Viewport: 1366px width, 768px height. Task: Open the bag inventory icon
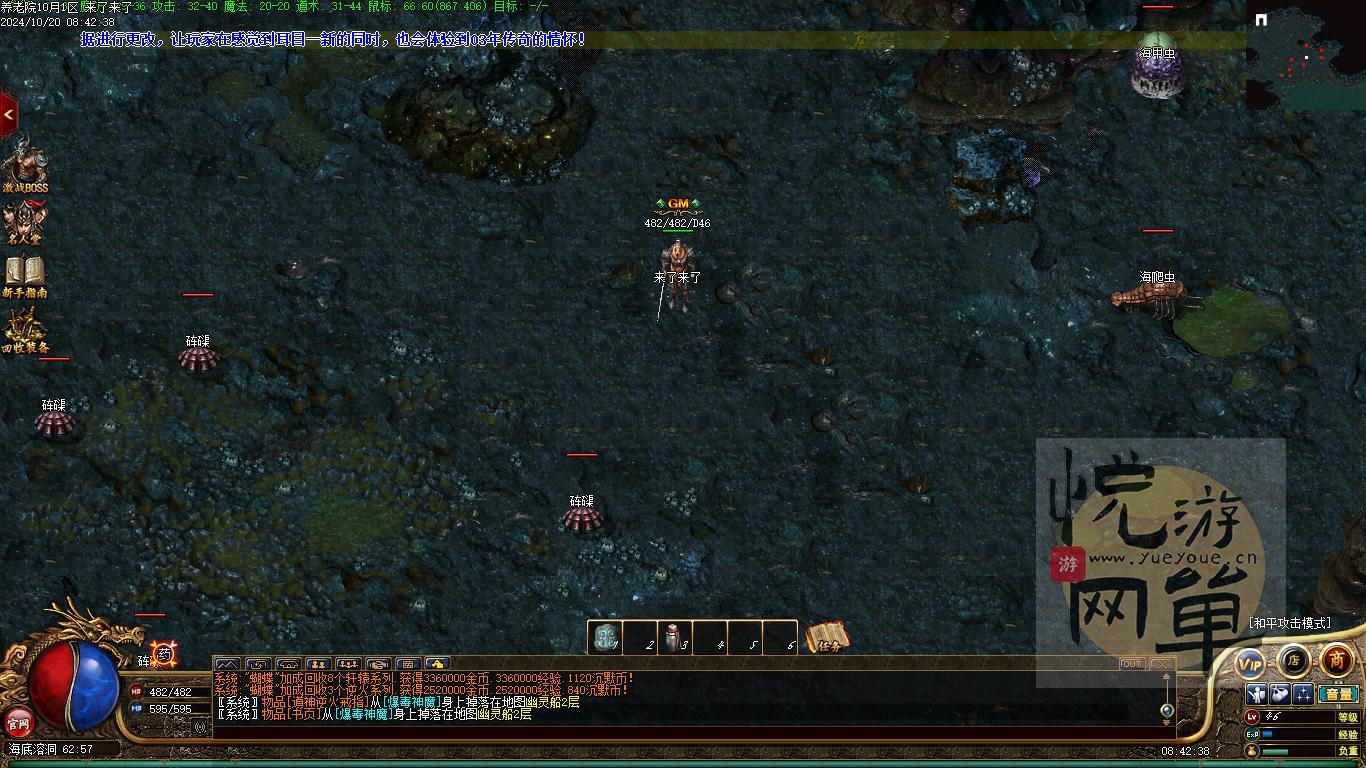(x=1279, y=694)
